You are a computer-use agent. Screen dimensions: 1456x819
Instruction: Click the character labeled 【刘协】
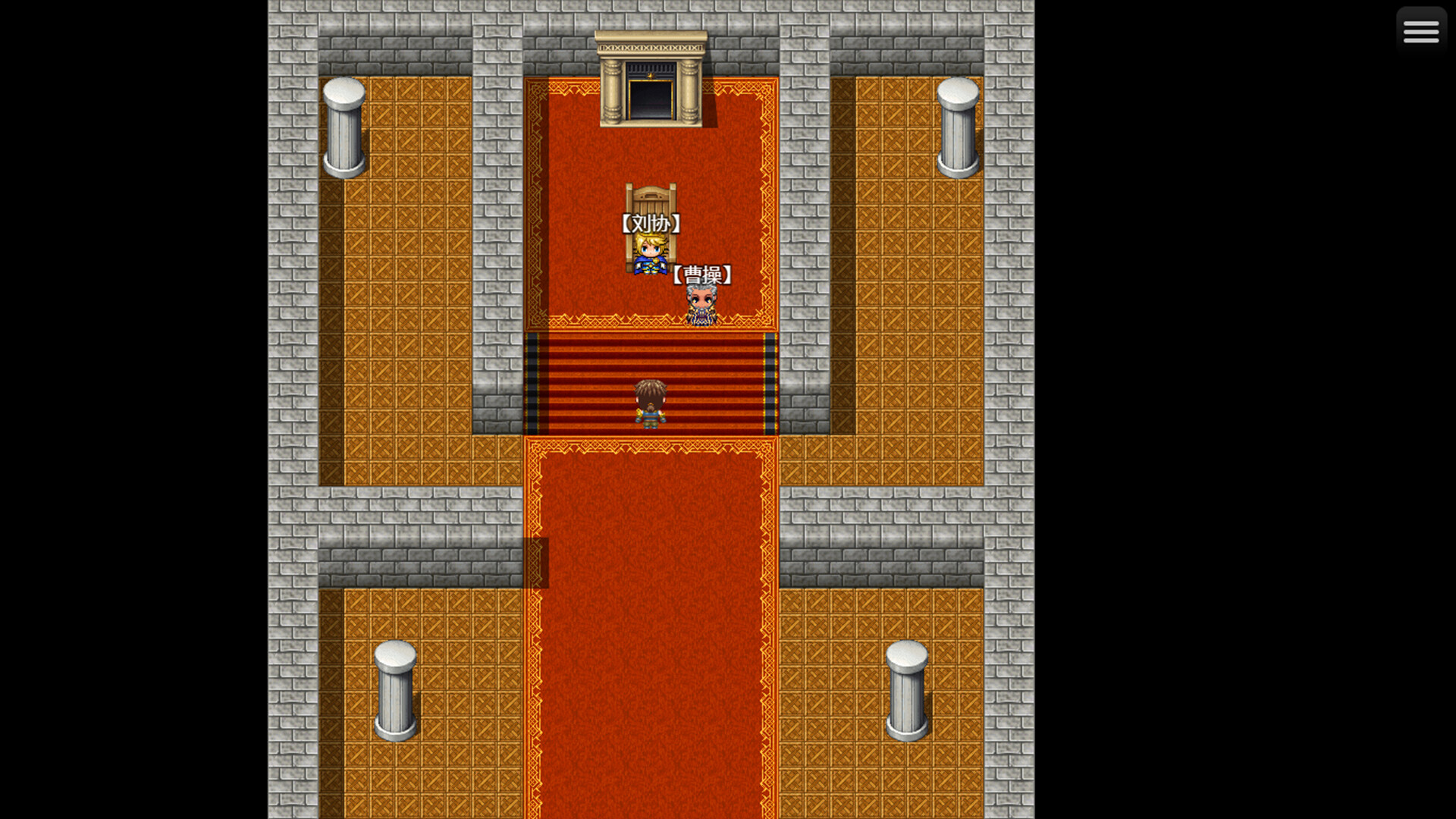(648, 254)
